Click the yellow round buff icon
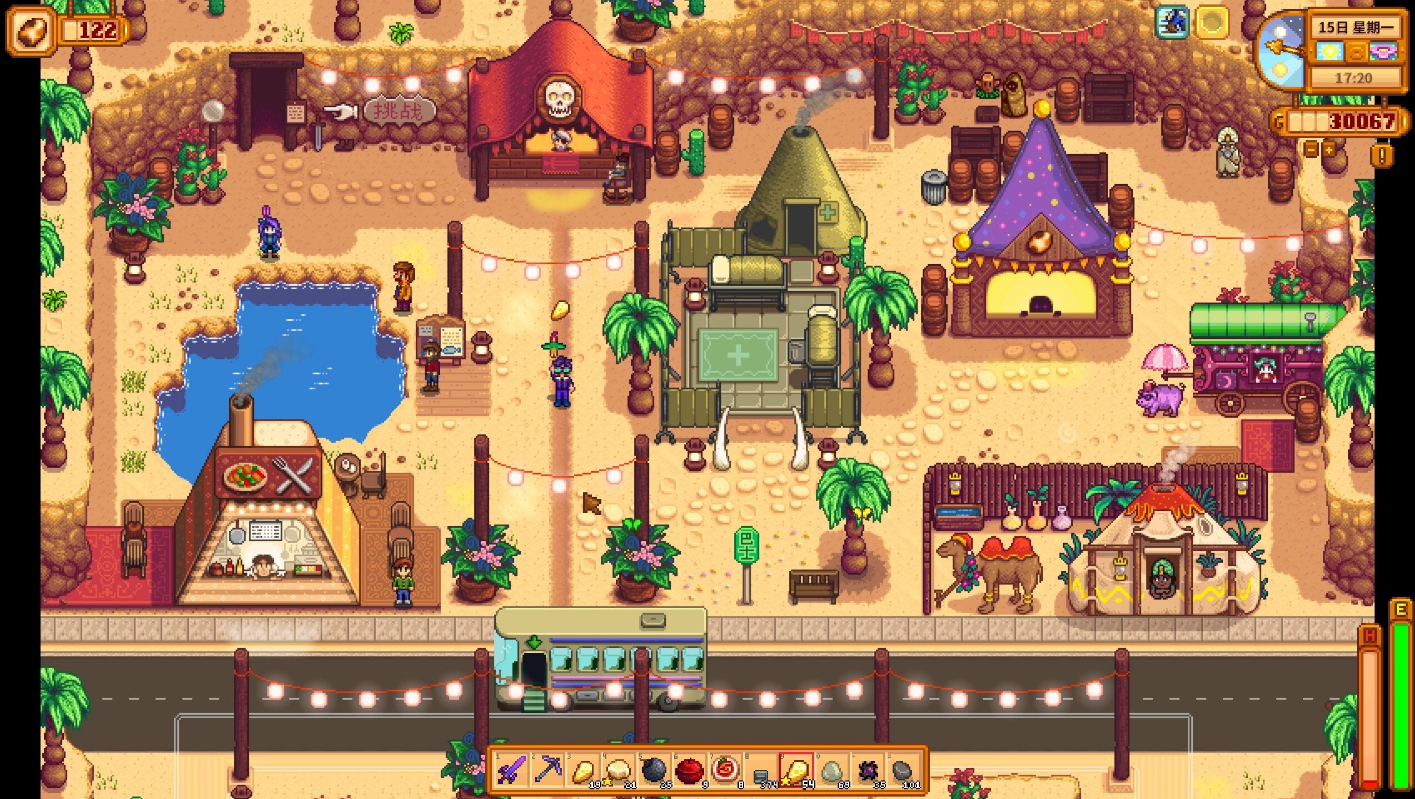Screen dimensions: 1415x799 pos(1213,22)
